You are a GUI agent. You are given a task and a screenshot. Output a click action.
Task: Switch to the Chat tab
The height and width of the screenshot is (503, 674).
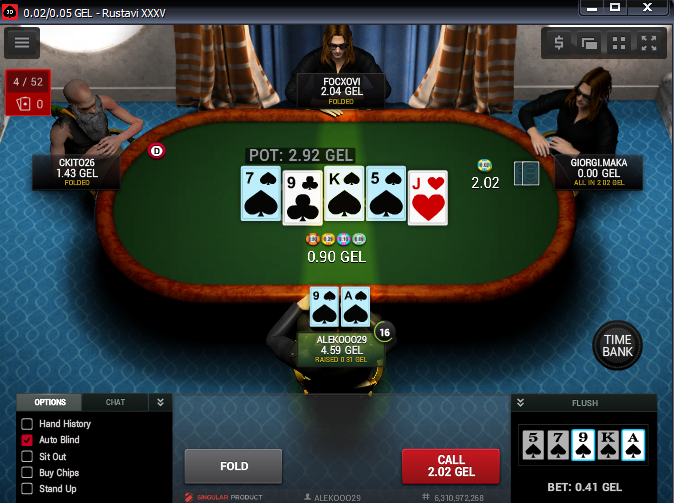(x=115, y=402)
